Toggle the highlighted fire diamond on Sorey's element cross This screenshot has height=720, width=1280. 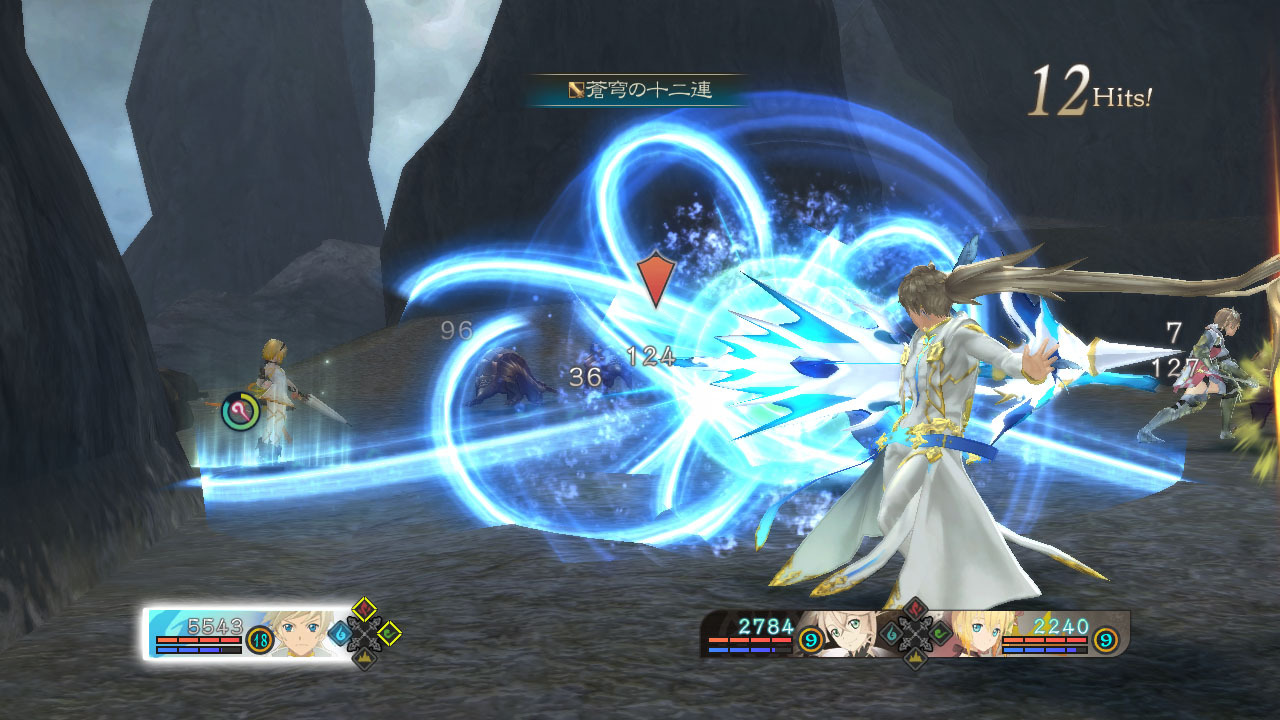click(x=364, y=608)
